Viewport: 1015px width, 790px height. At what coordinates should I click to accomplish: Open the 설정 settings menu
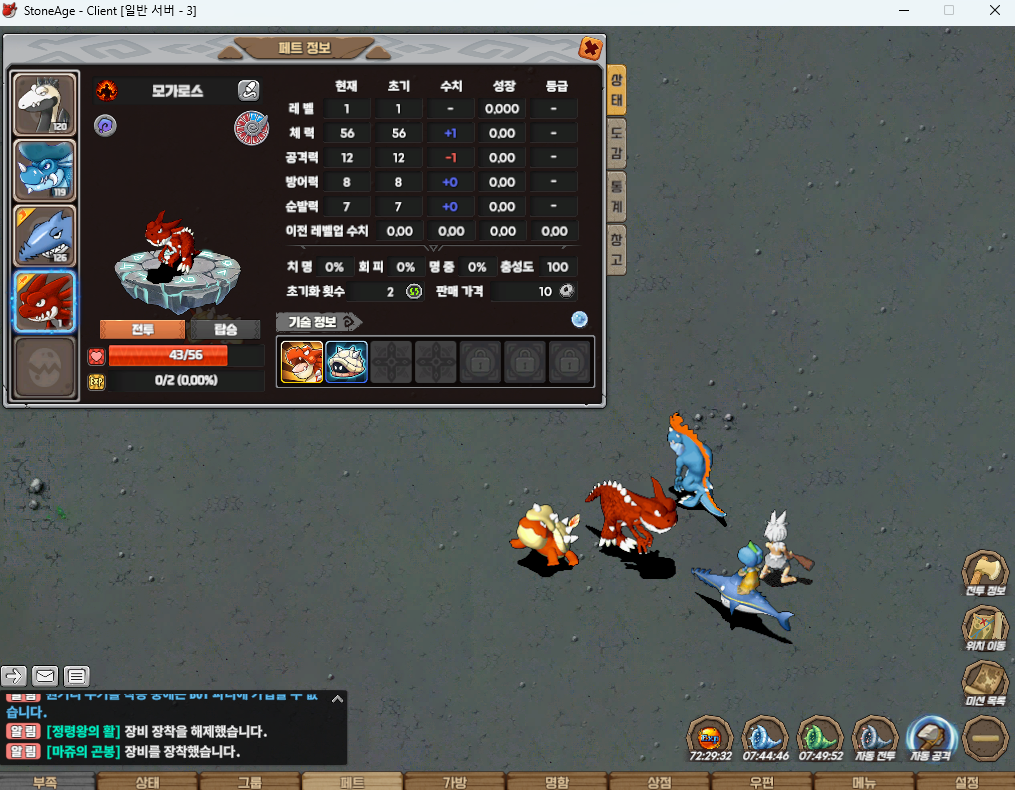pyautogui.click(x=966, y=781)
